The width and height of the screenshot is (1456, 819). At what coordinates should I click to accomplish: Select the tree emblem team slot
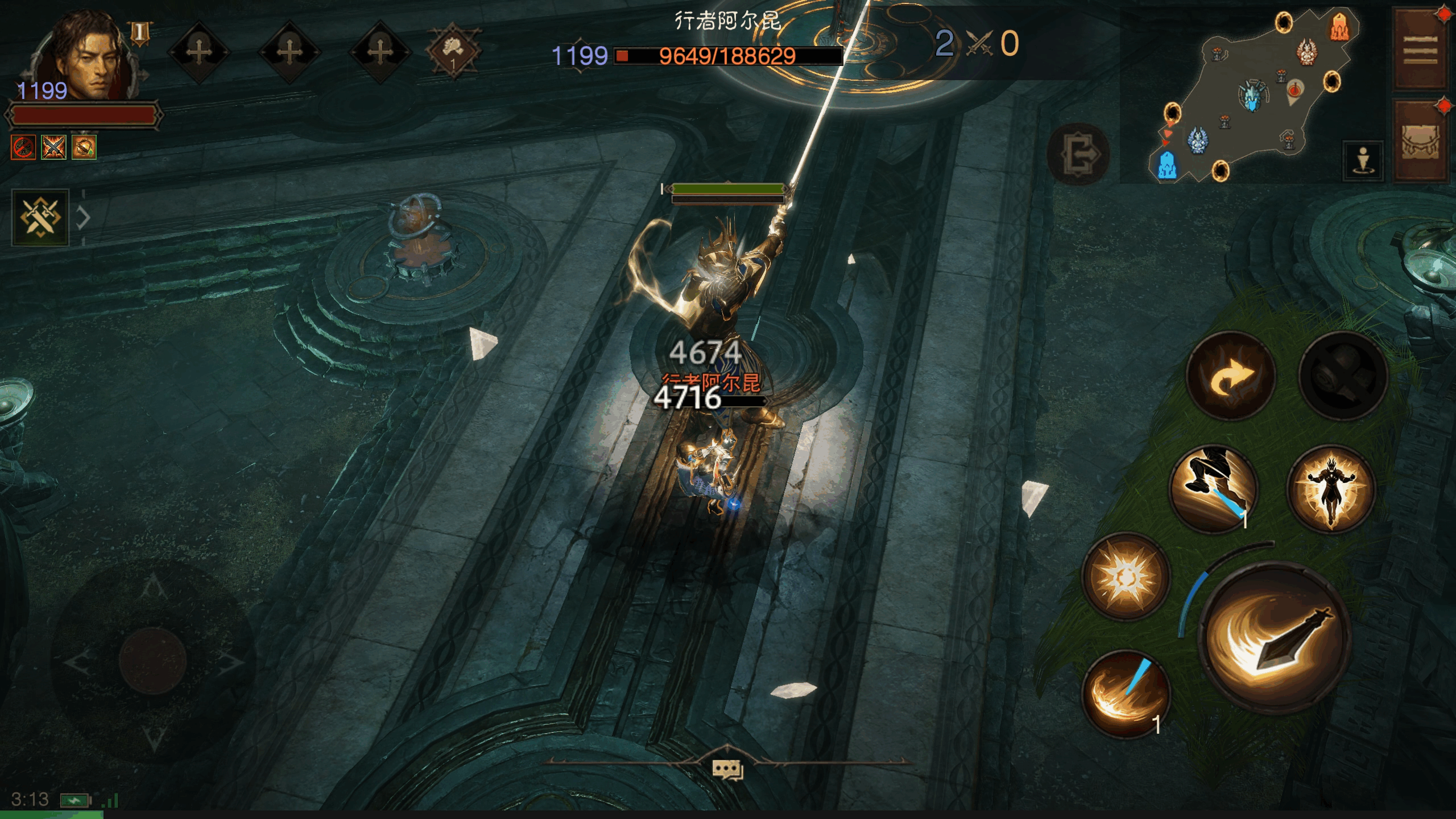[453, 52]
